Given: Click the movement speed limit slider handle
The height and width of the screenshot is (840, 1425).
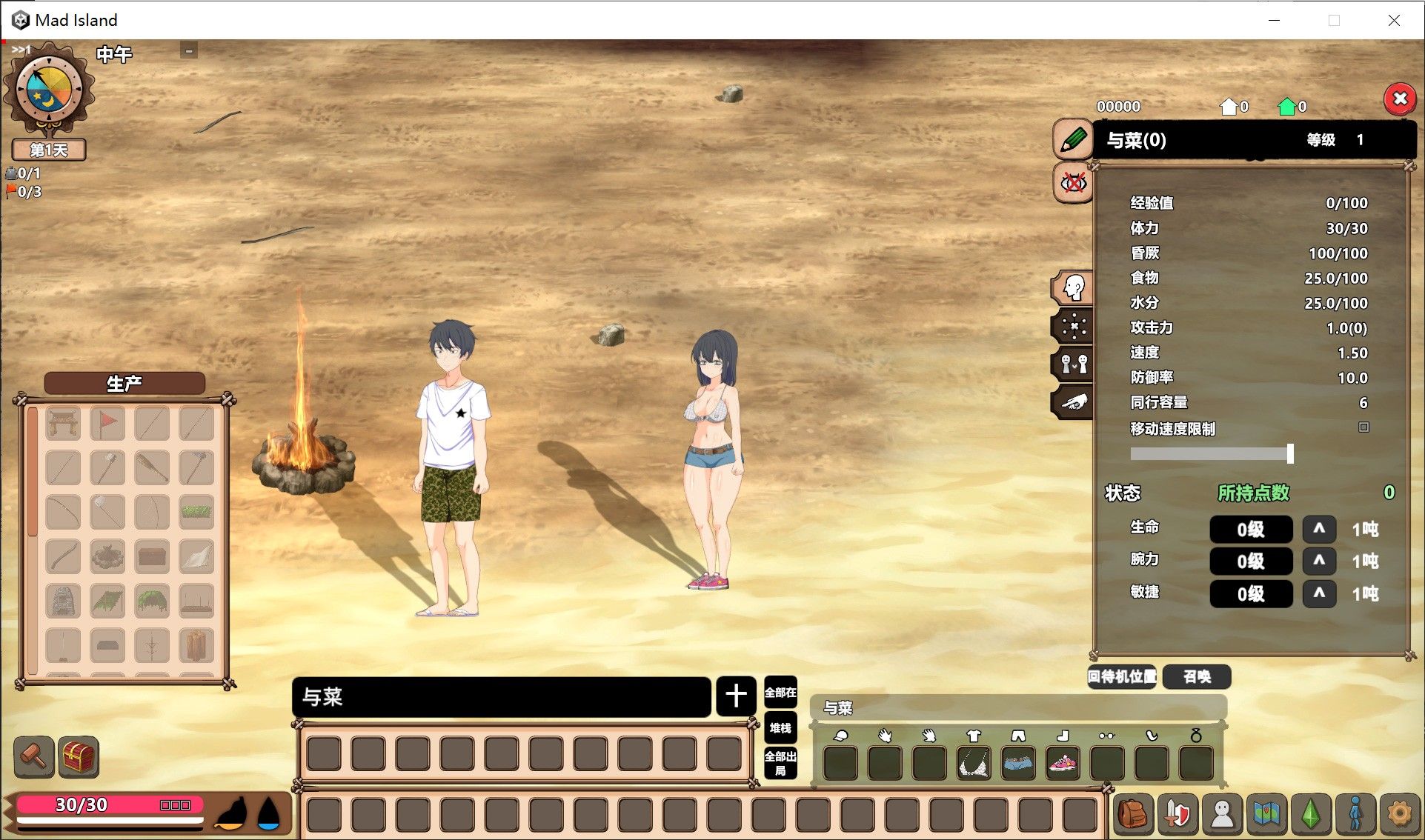Looking at the screenshot, I should click(1290, 453).
